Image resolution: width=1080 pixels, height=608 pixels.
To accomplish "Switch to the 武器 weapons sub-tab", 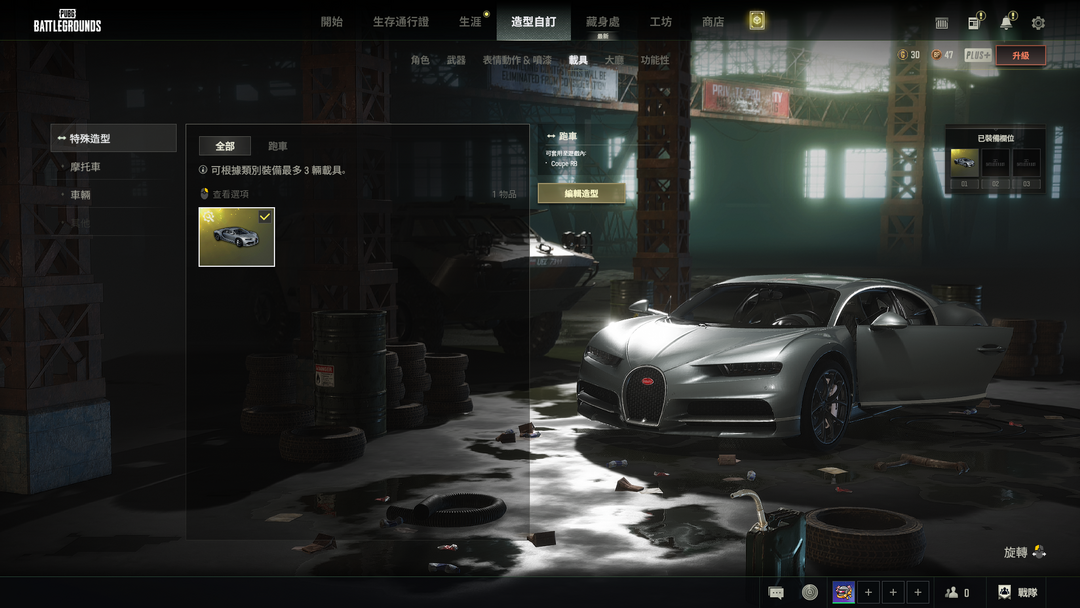I will click(456, 60).
